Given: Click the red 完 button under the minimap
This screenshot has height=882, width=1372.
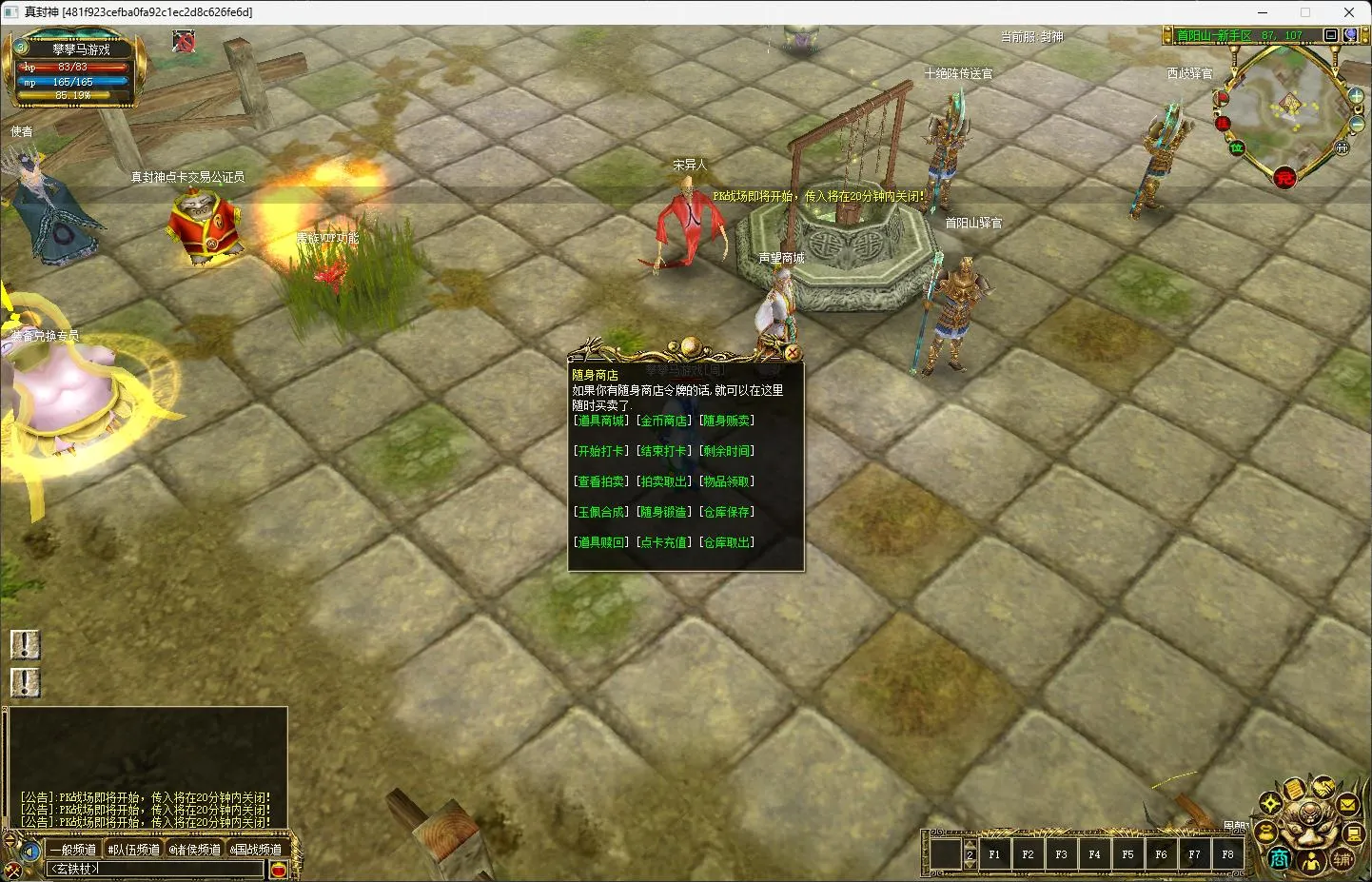Looking at the screenshot, I should point(1284,178).
